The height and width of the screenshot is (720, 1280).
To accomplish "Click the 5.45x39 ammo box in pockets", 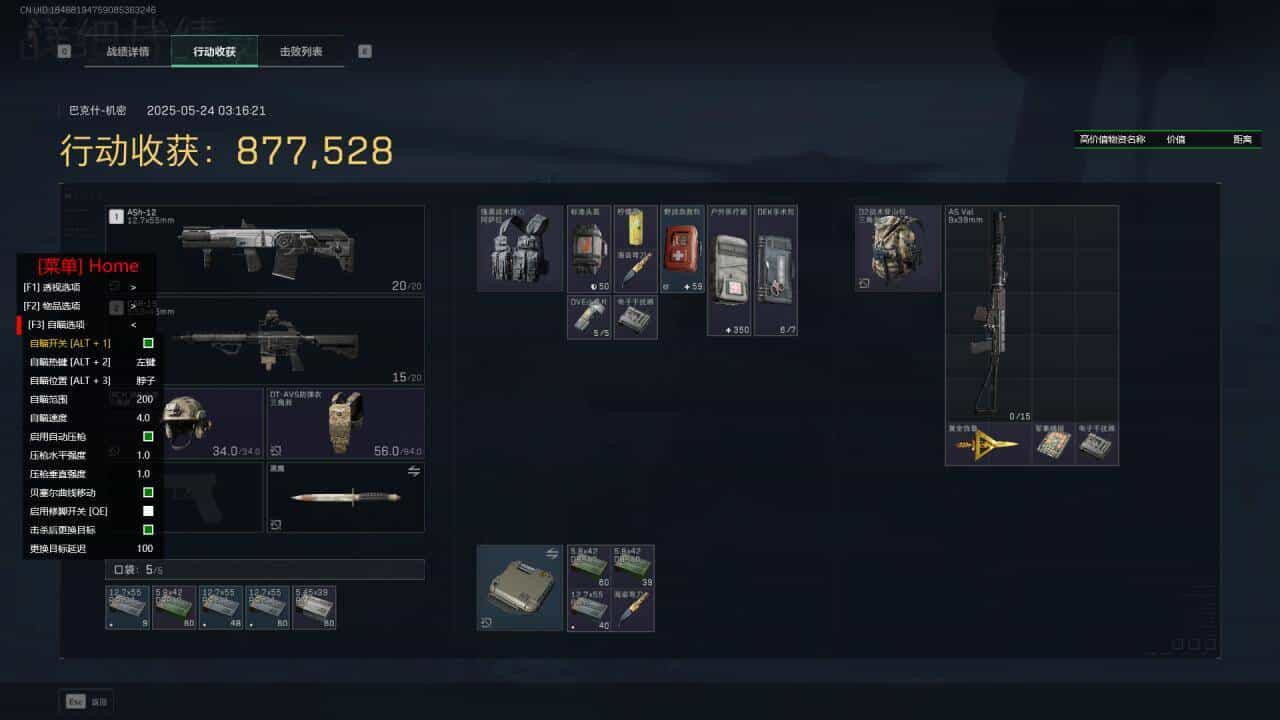I will click(314, 608).
